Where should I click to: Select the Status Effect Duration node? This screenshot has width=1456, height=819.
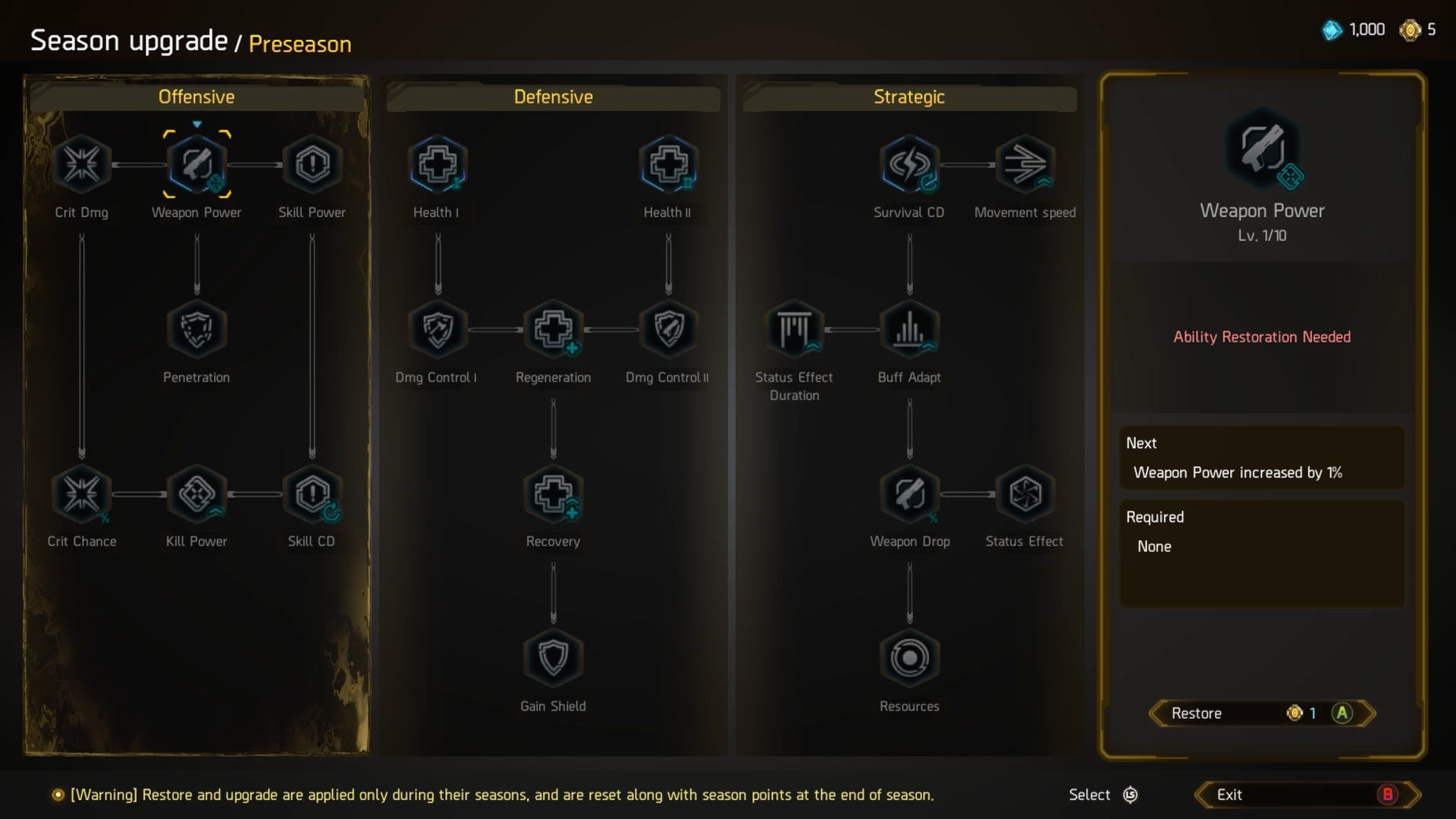coord(794,329)
